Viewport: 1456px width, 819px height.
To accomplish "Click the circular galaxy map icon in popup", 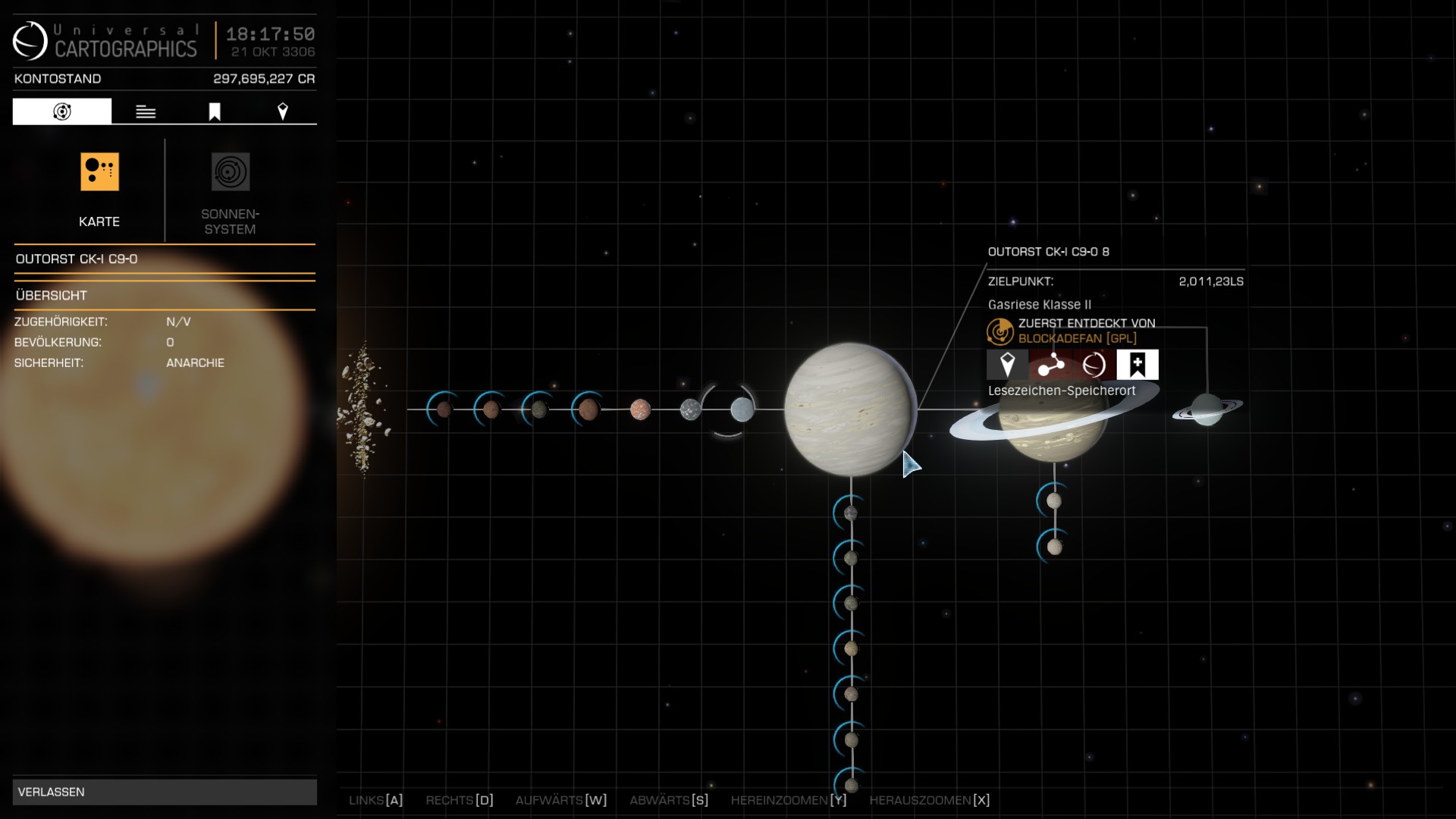I will (x=1094, y=365).
